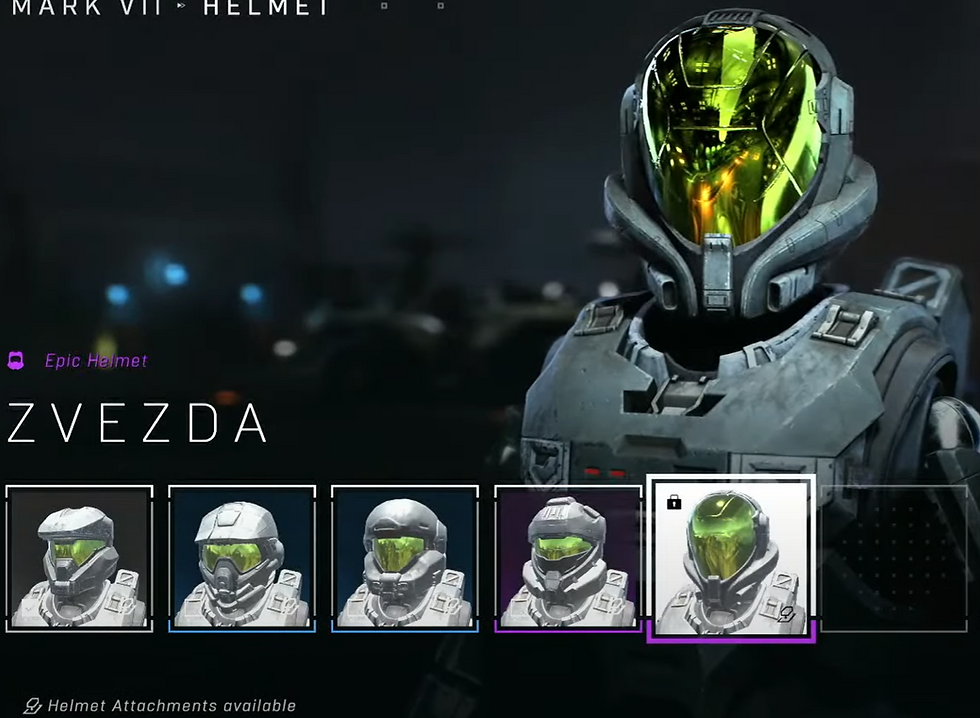The height and width of the screenshot is (718, 980).
Task: Choose the blue-tile helmet with breathing mask
Action: 242,558
